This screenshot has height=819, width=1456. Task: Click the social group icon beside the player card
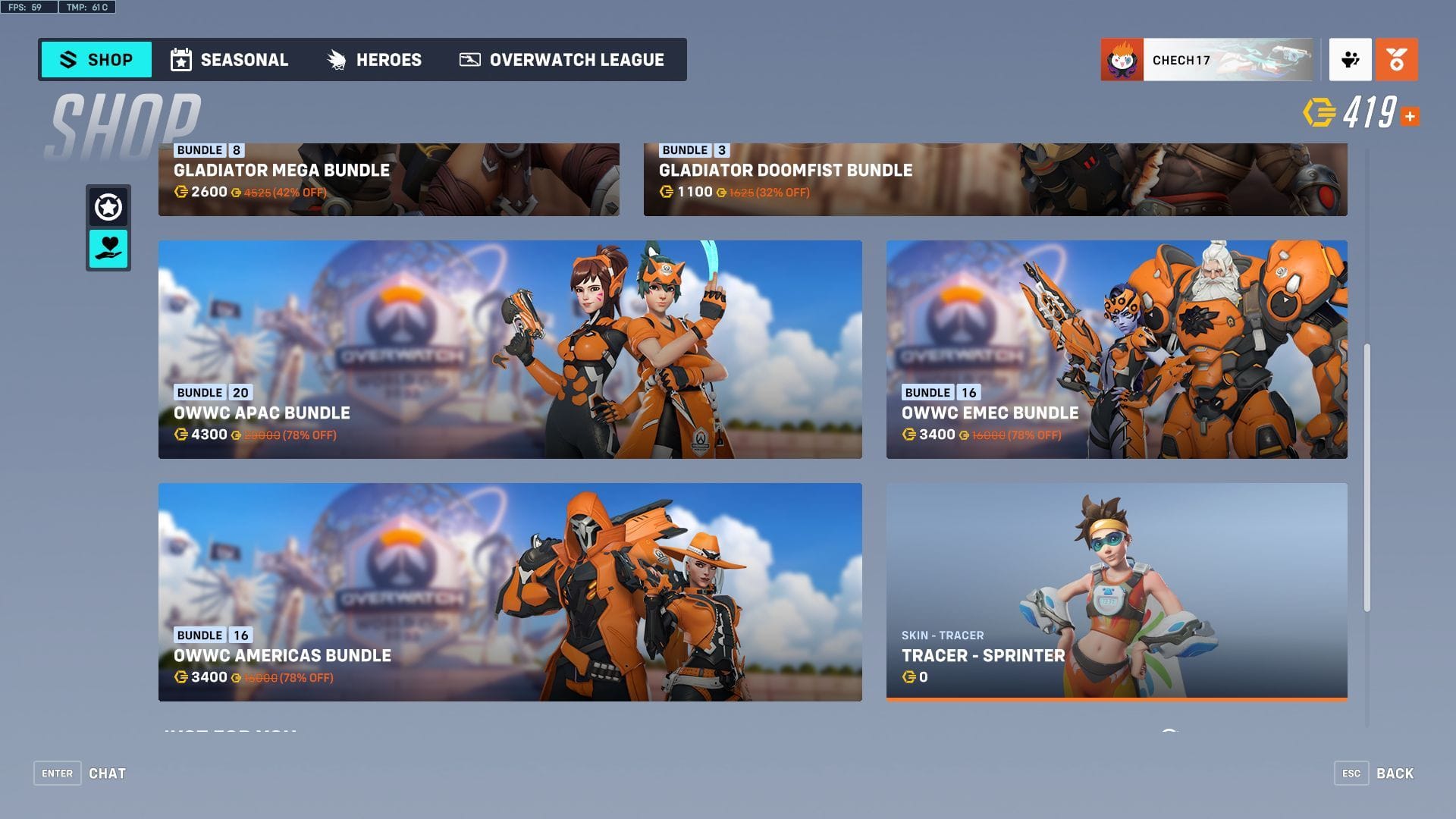[x=1351, y=60]
